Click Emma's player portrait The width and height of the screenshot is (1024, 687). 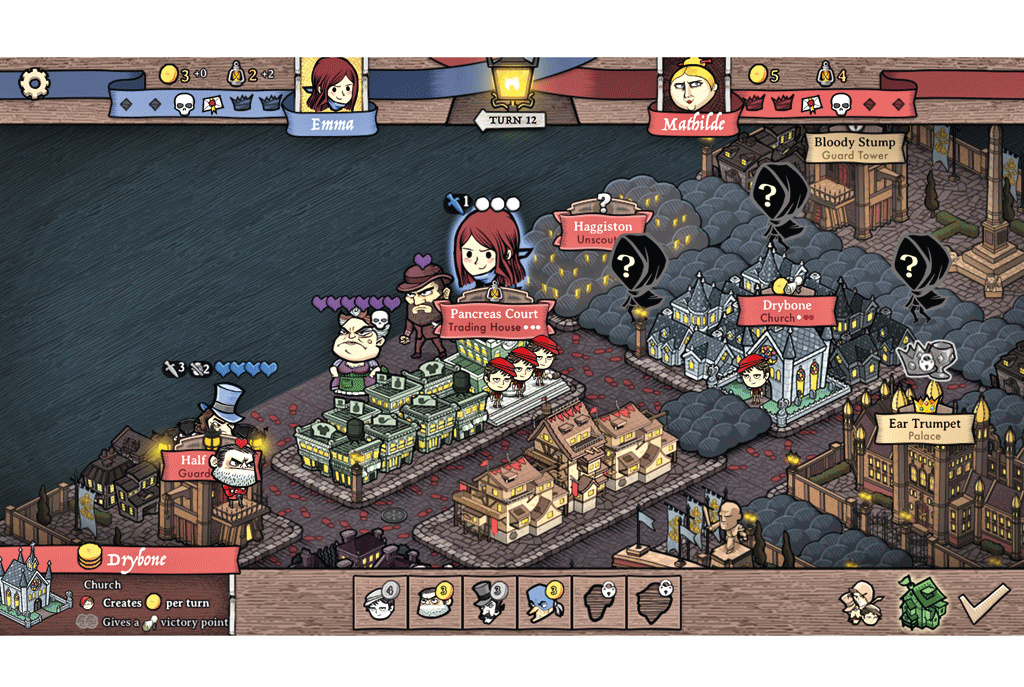point(333,87)
